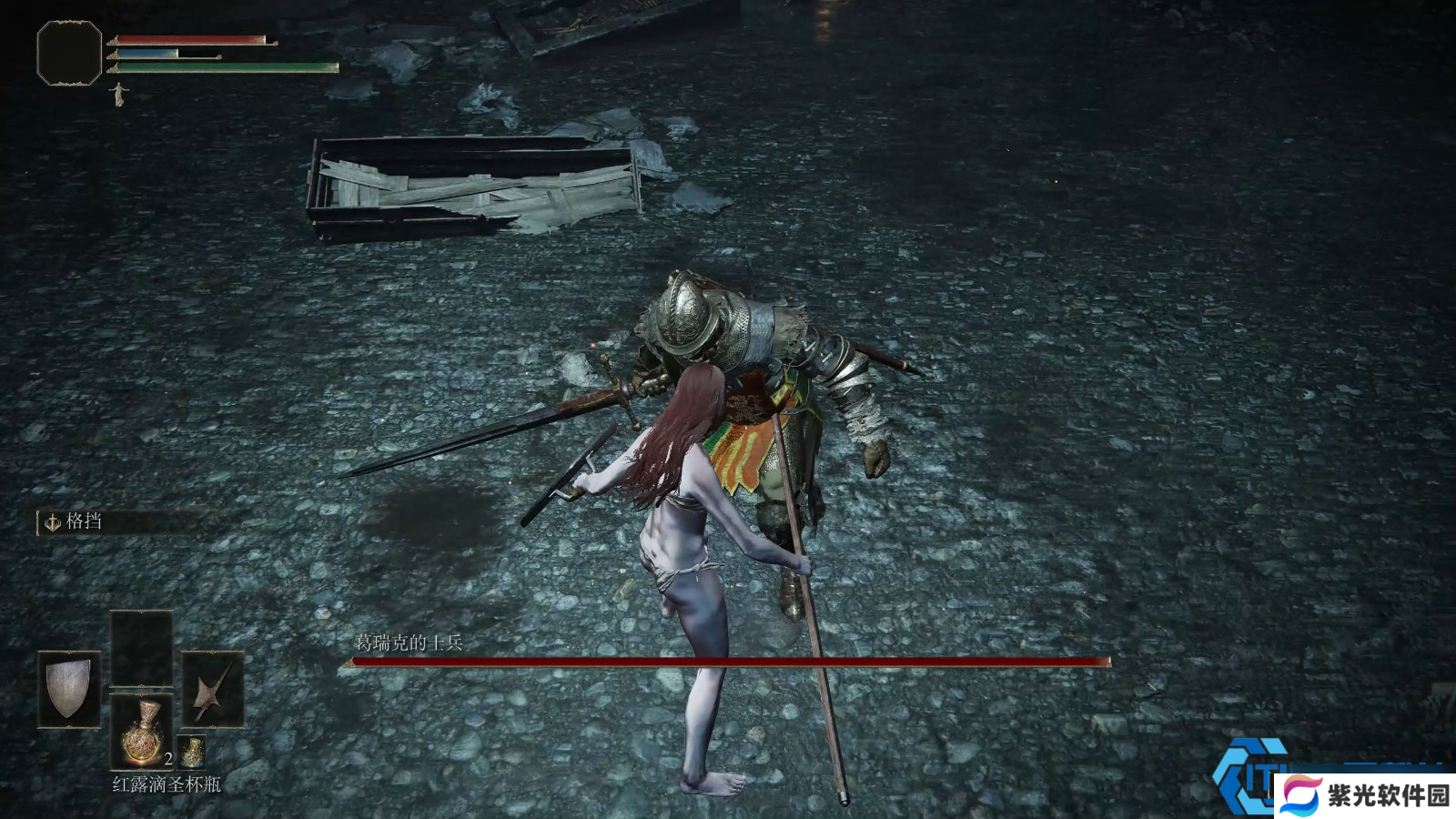This screenshot has height=819, width=1456.
Task: Use the 红露滴圣杯瓶 flask slot
Action: pos(142,730)
